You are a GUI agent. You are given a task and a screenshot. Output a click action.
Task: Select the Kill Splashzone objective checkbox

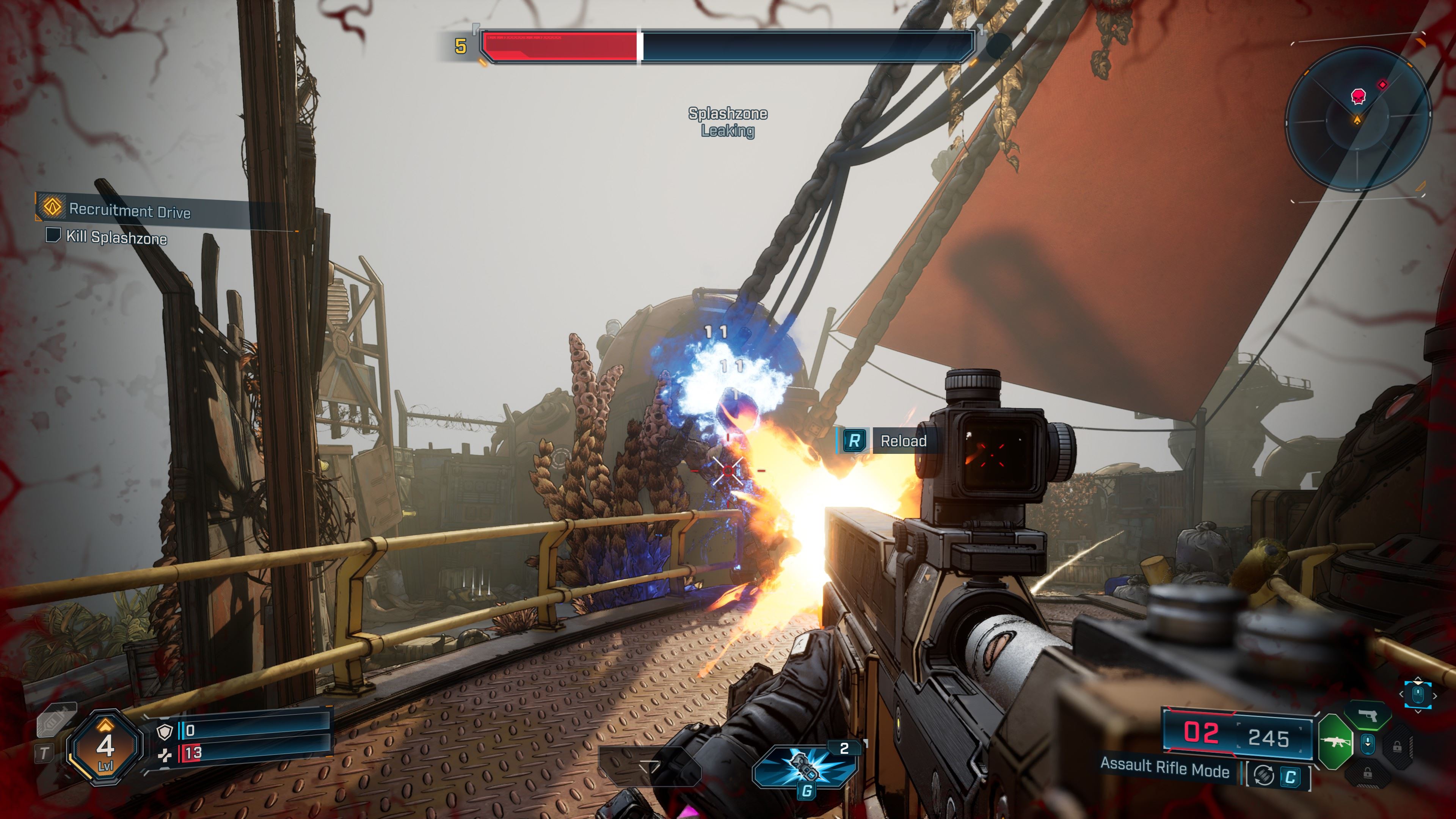point(53,235)
